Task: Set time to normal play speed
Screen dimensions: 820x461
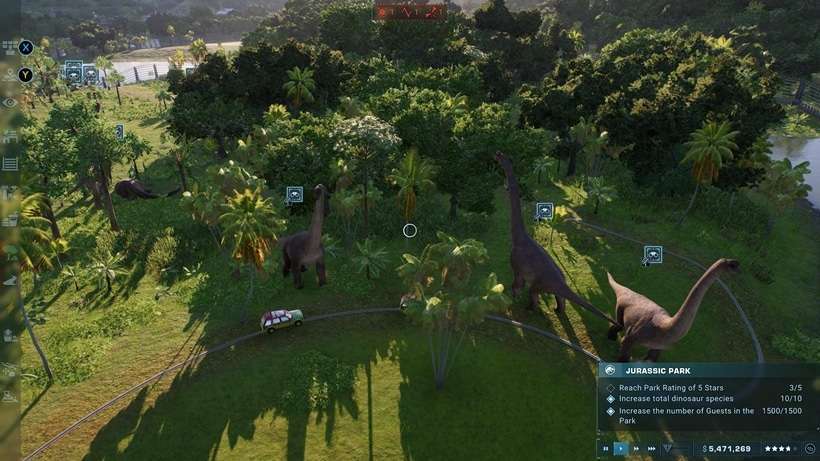Action: (x=620, y=449)
